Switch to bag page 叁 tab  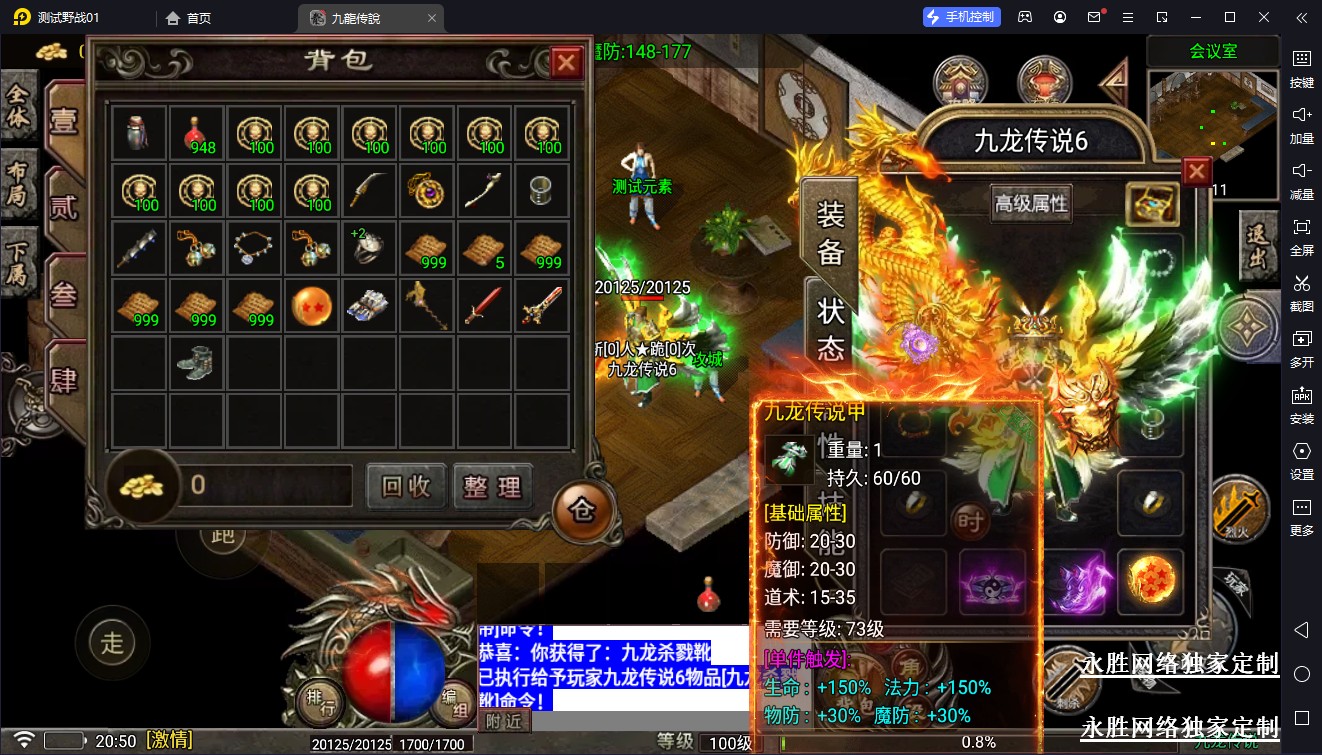pos(64,295)
